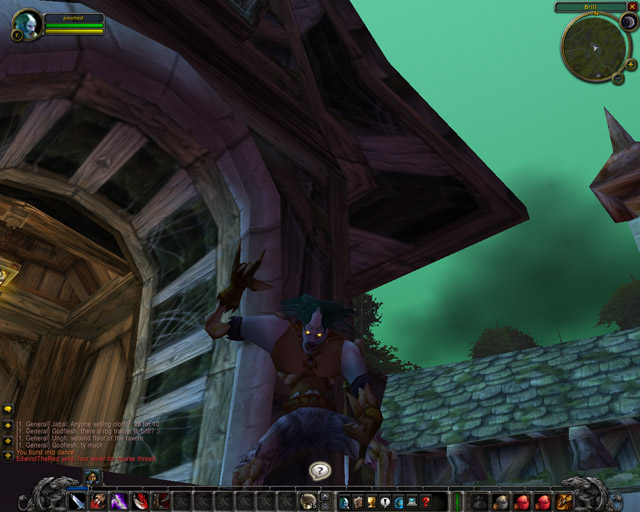Open the red help question mark micro button
The image size is (640, 512).
(x=426, y=501)
